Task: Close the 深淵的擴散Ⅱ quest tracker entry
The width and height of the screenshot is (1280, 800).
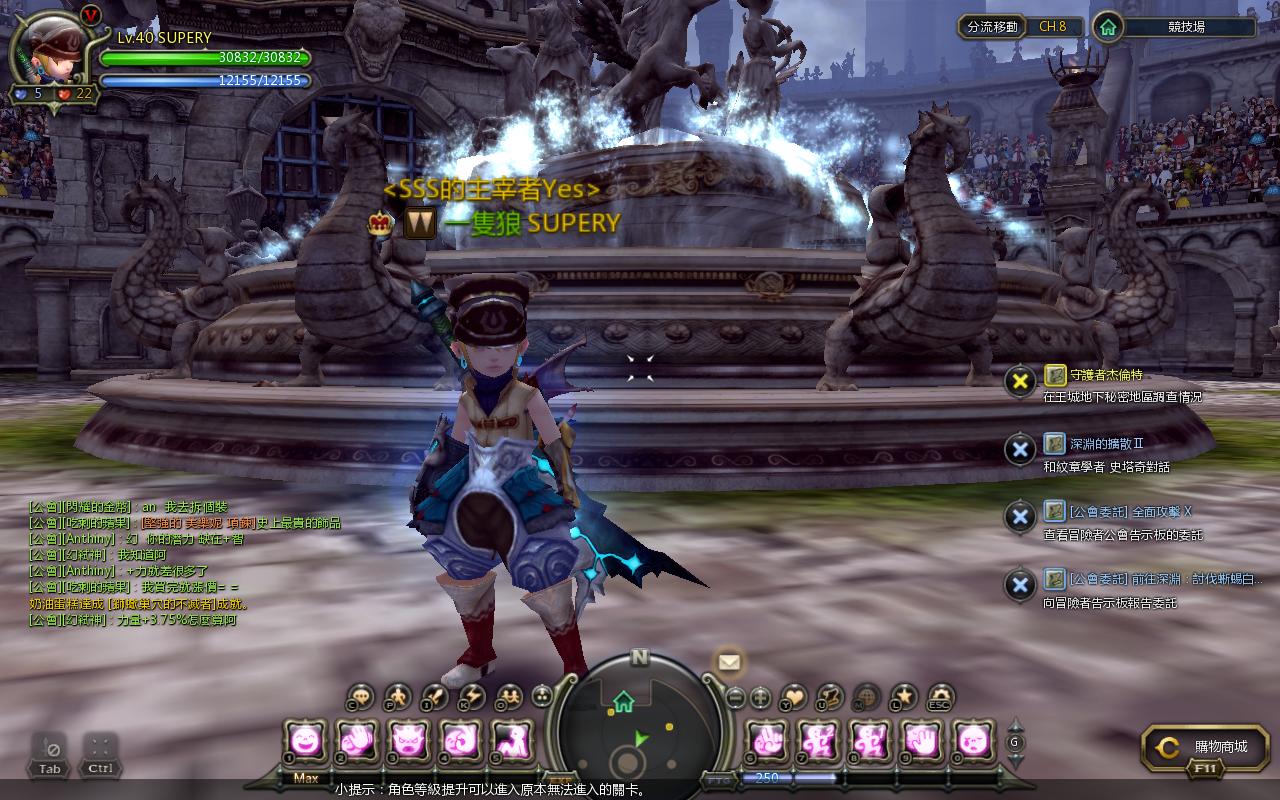Action: (1019, 449)
